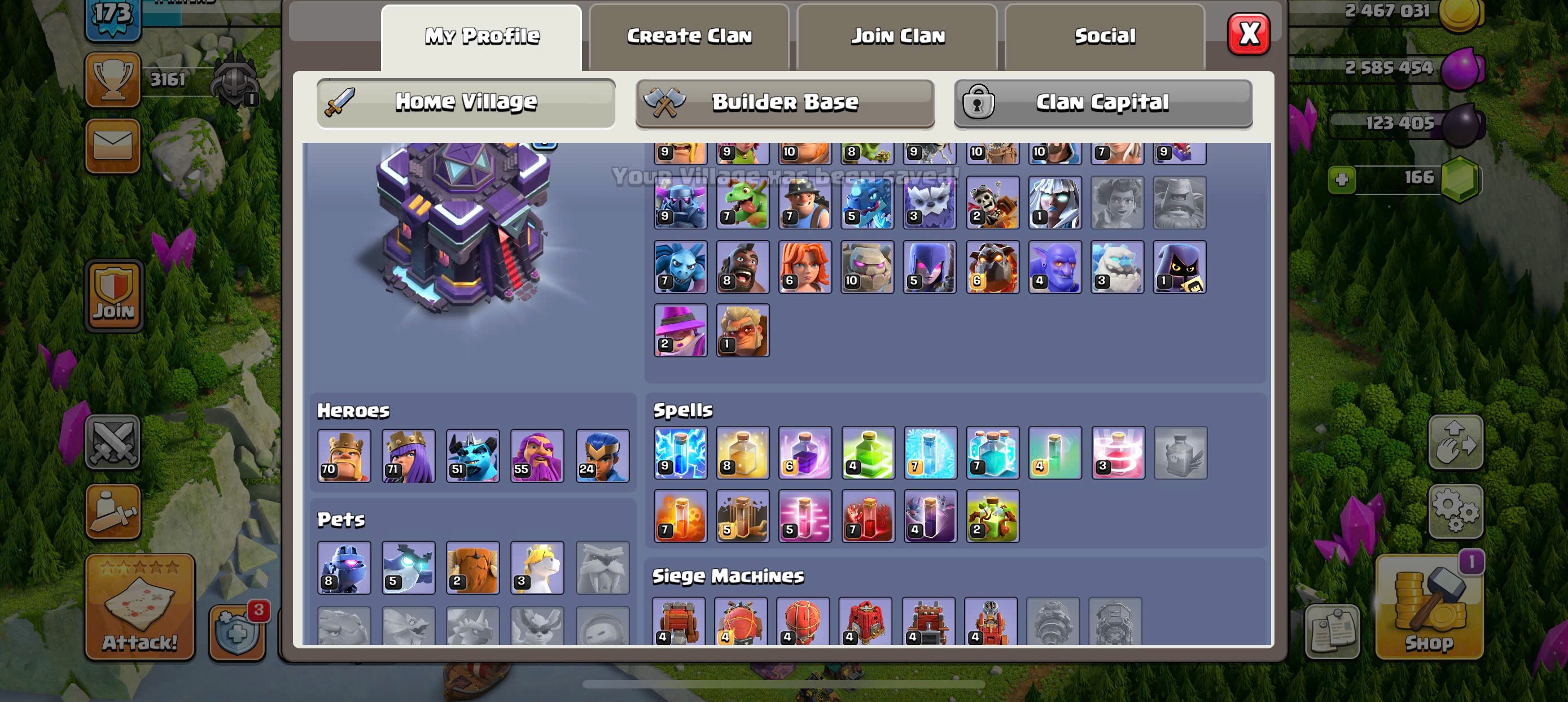This screenshot has width=1568, height=702.
Task: Choose the locked Clan Capital view
Action: coord(1102,102)
